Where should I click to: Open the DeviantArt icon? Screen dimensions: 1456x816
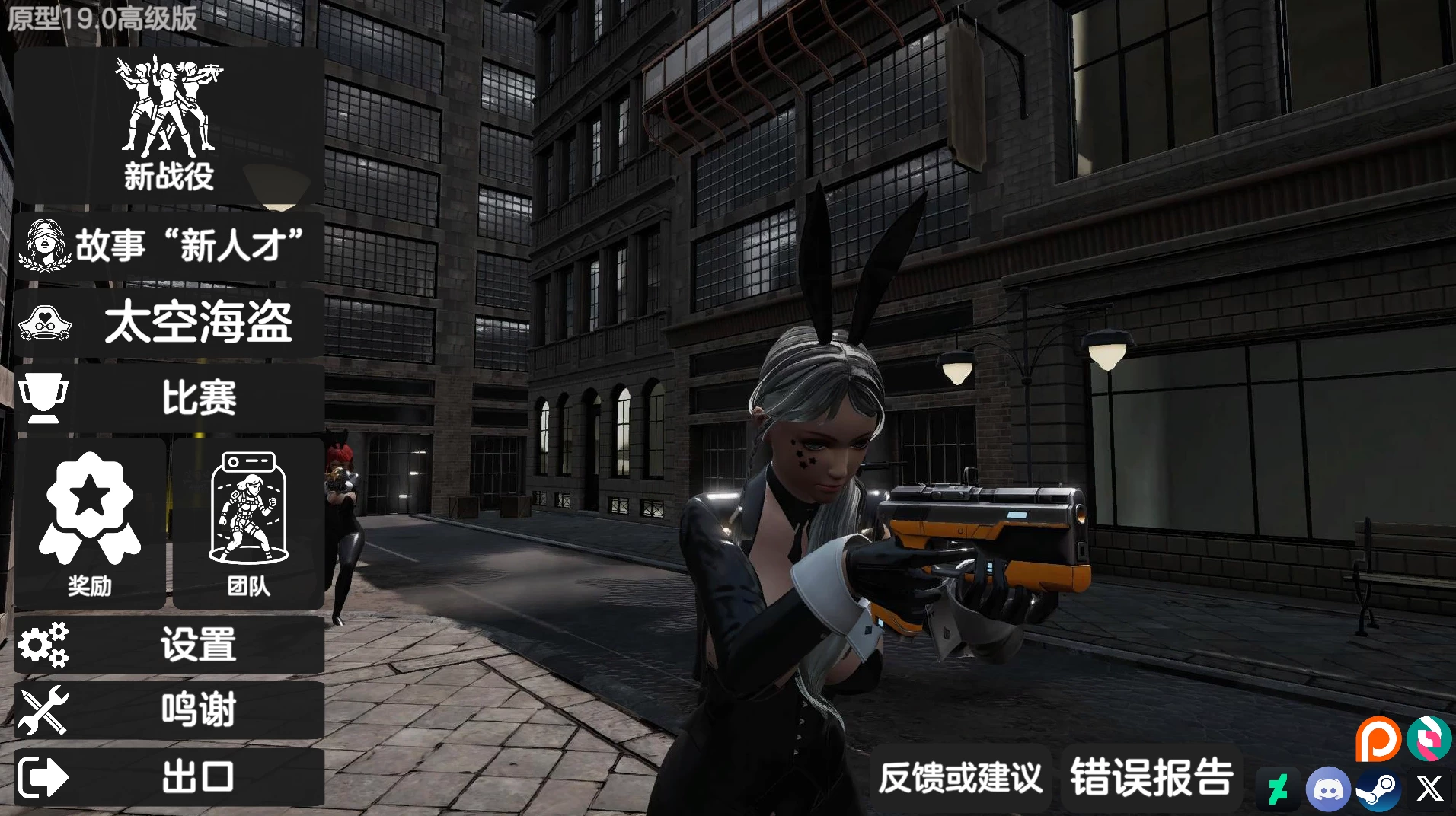tap(1277, 789)
